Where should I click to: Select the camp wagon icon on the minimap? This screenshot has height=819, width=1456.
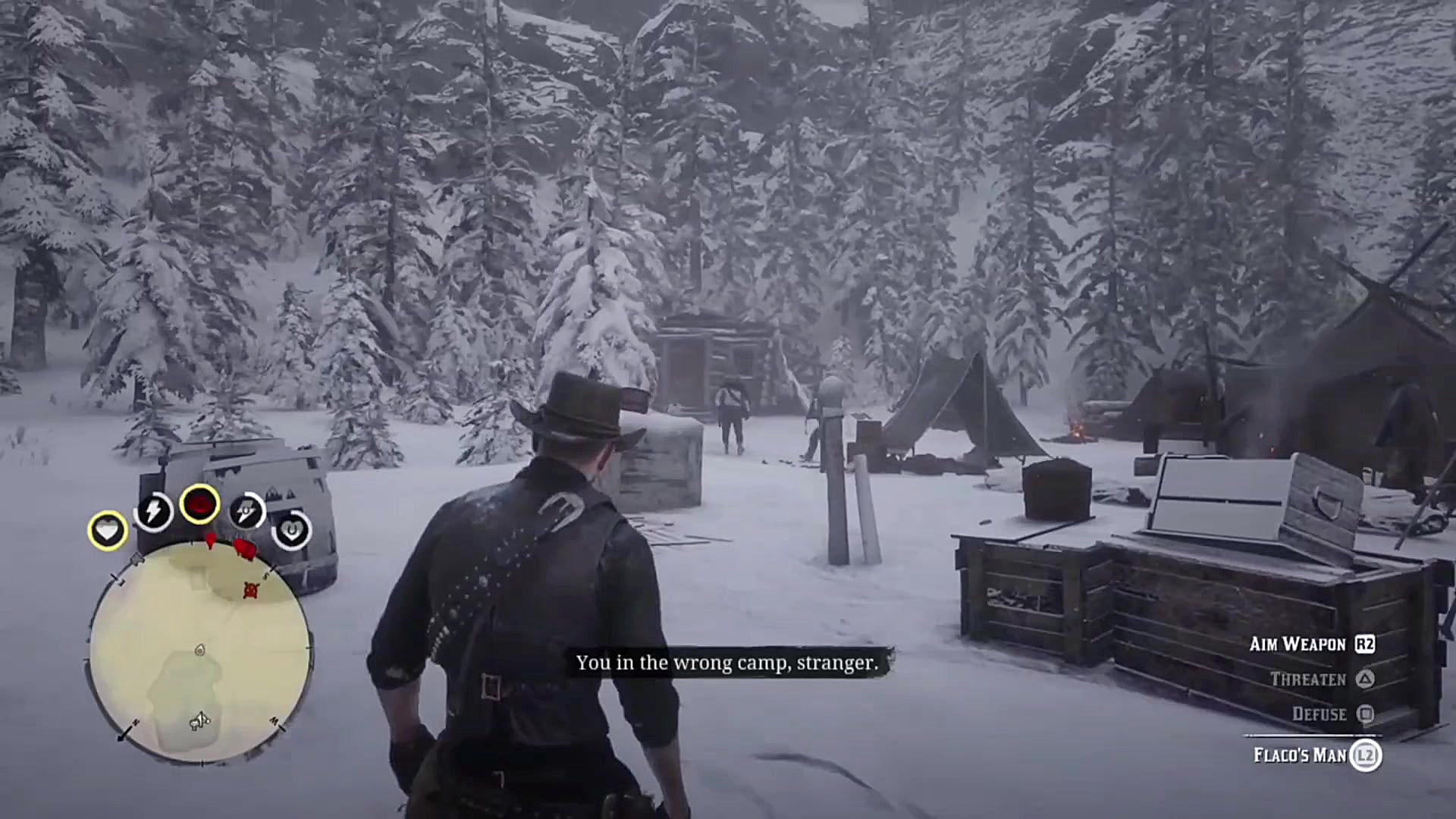pos(199,721)
